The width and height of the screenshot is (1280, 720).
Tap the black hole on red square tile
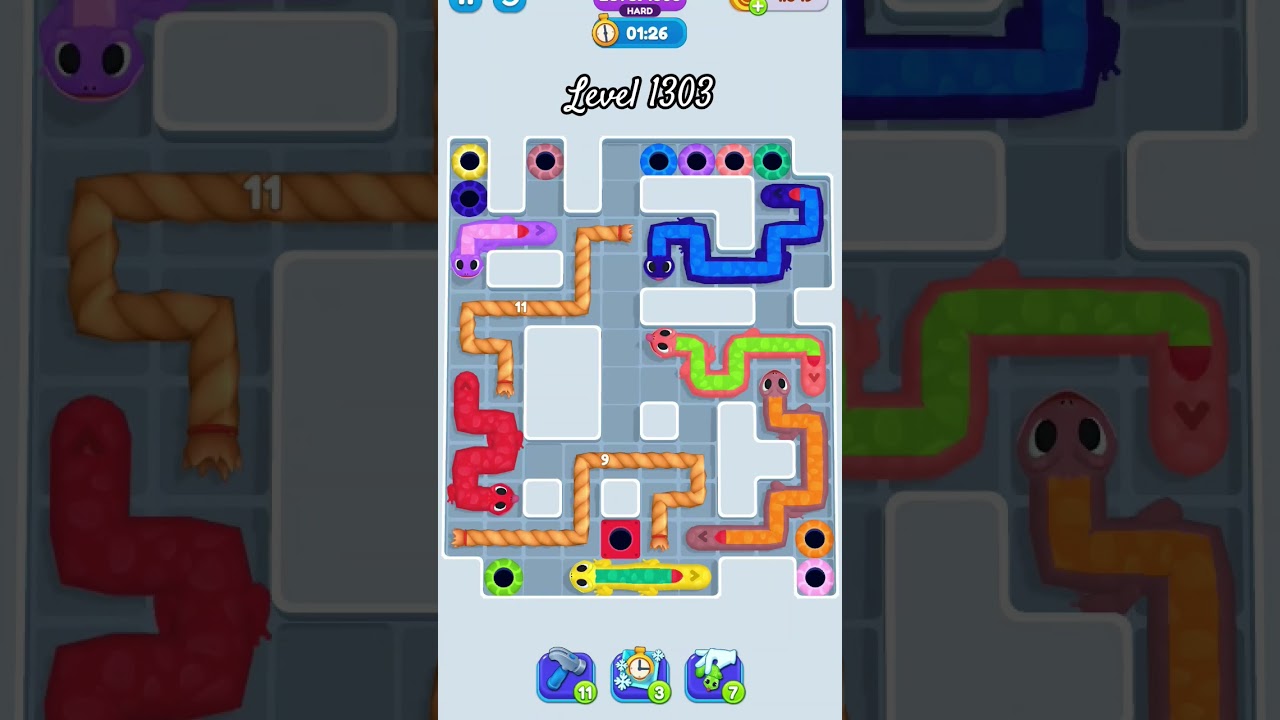622,540
